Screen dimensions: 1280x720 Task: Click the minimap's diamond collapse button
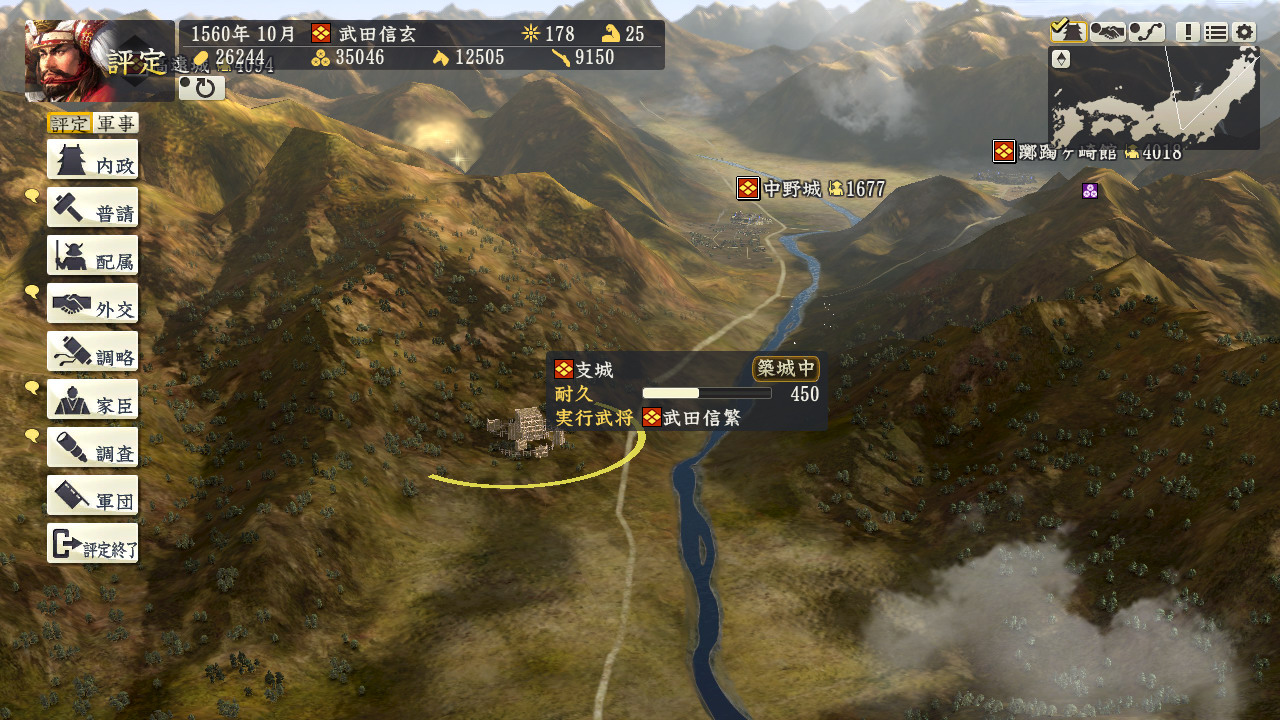click(x=1062, y=59)
